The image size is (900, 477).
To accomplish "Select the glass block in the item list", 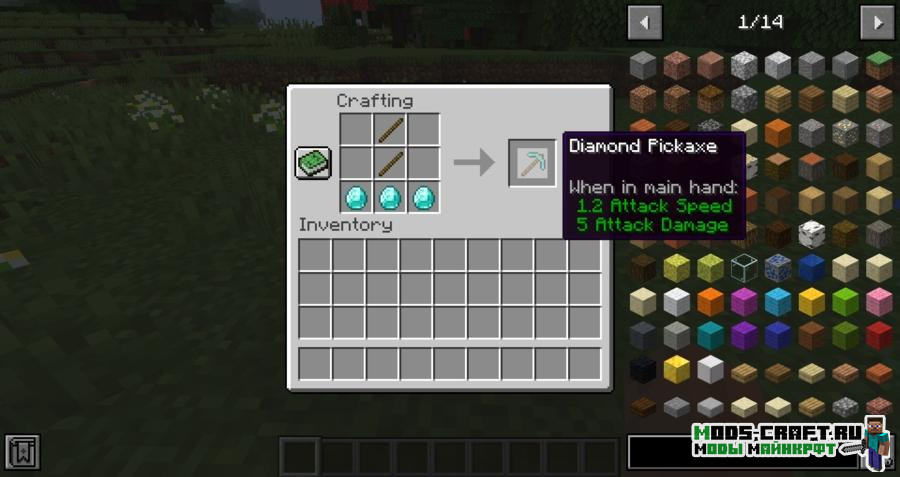I will 744,268.
